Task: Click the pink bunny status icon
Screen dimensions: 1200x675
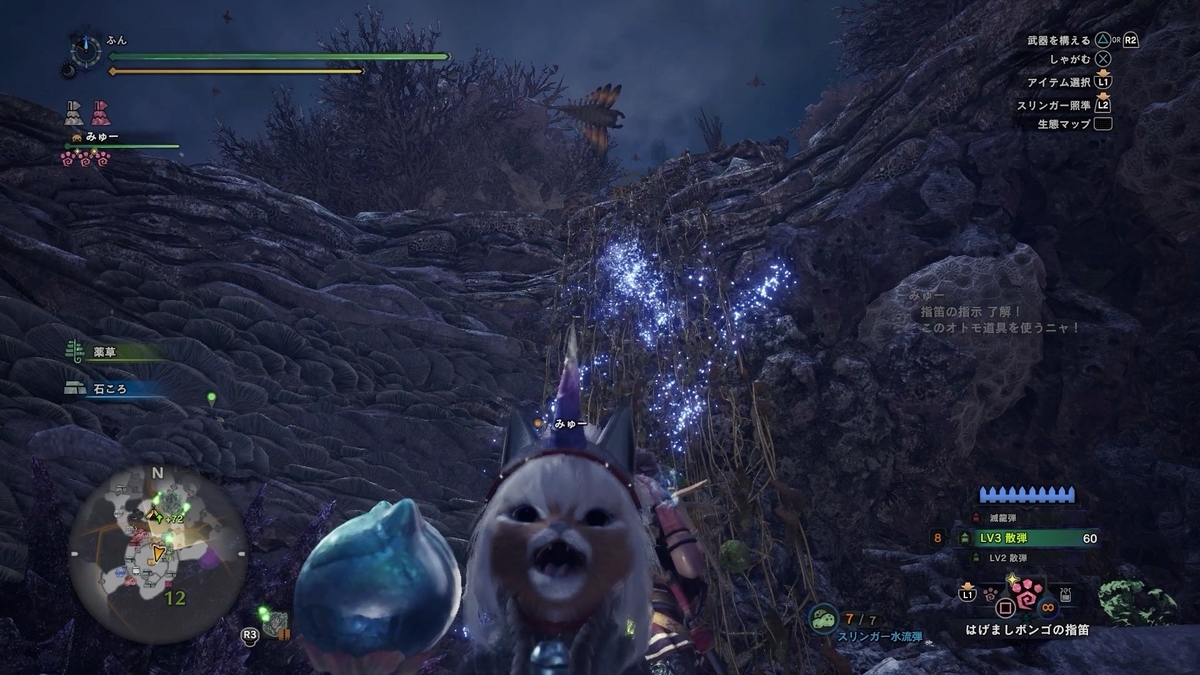Action: coord(99,111)
